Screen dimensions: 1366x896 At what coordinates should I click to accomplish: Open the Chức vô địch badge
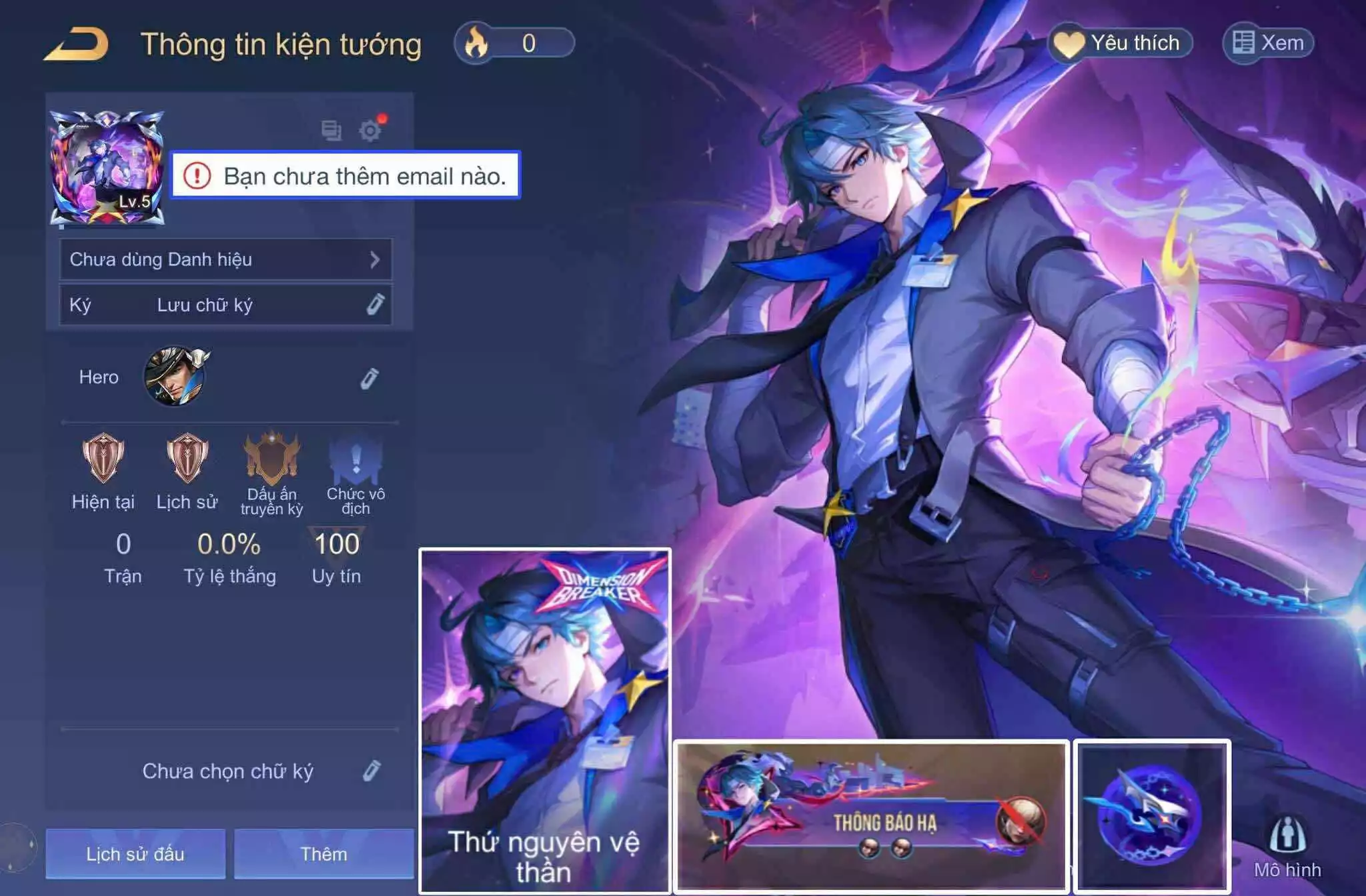coord(356,460)
